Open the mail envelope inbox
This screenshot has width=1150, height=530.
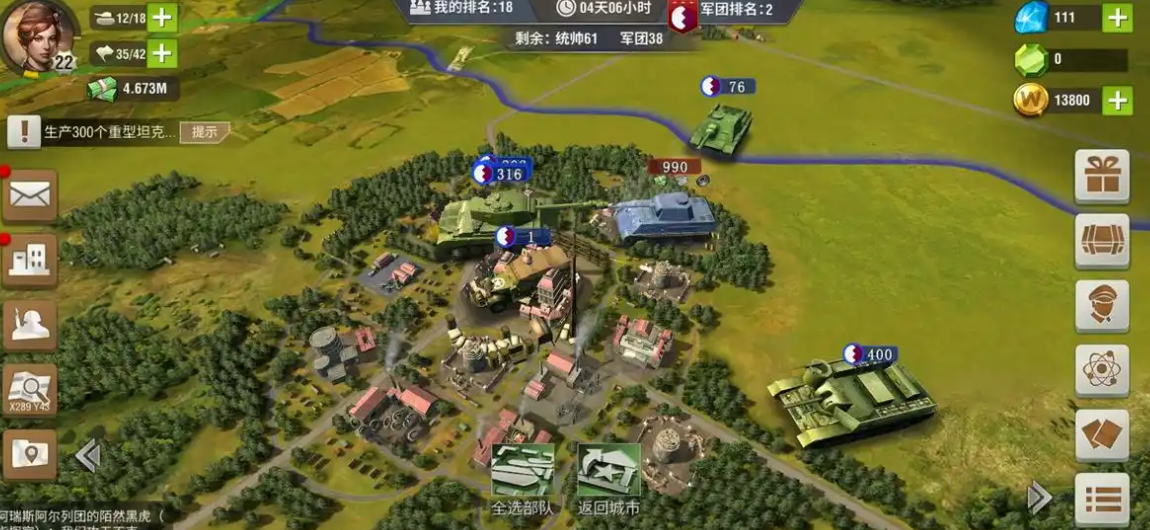(30, 195)
